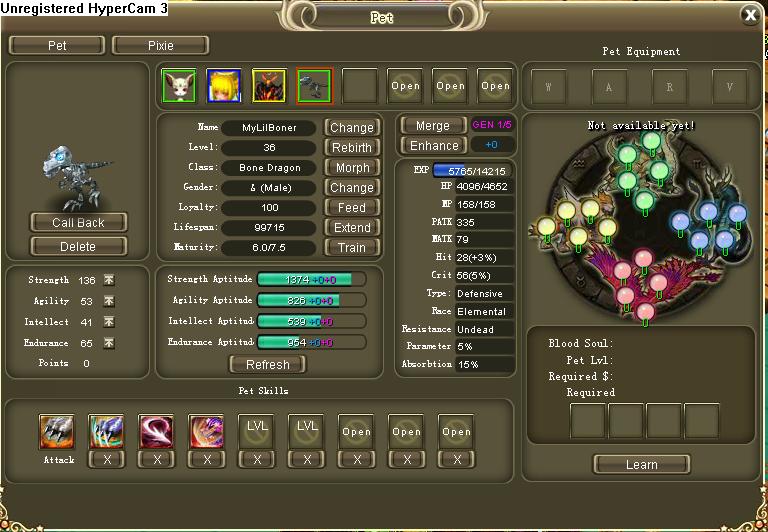Choose the blonde-haired pet portrait

[x=223, y=86]
